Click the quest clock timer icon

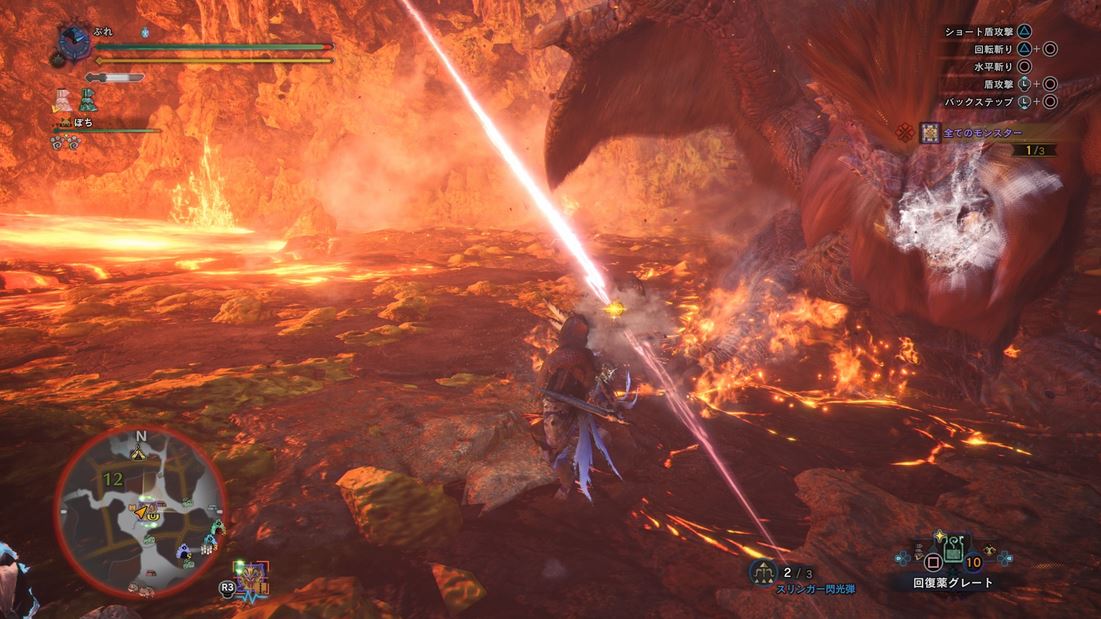[x=74, y=41]
